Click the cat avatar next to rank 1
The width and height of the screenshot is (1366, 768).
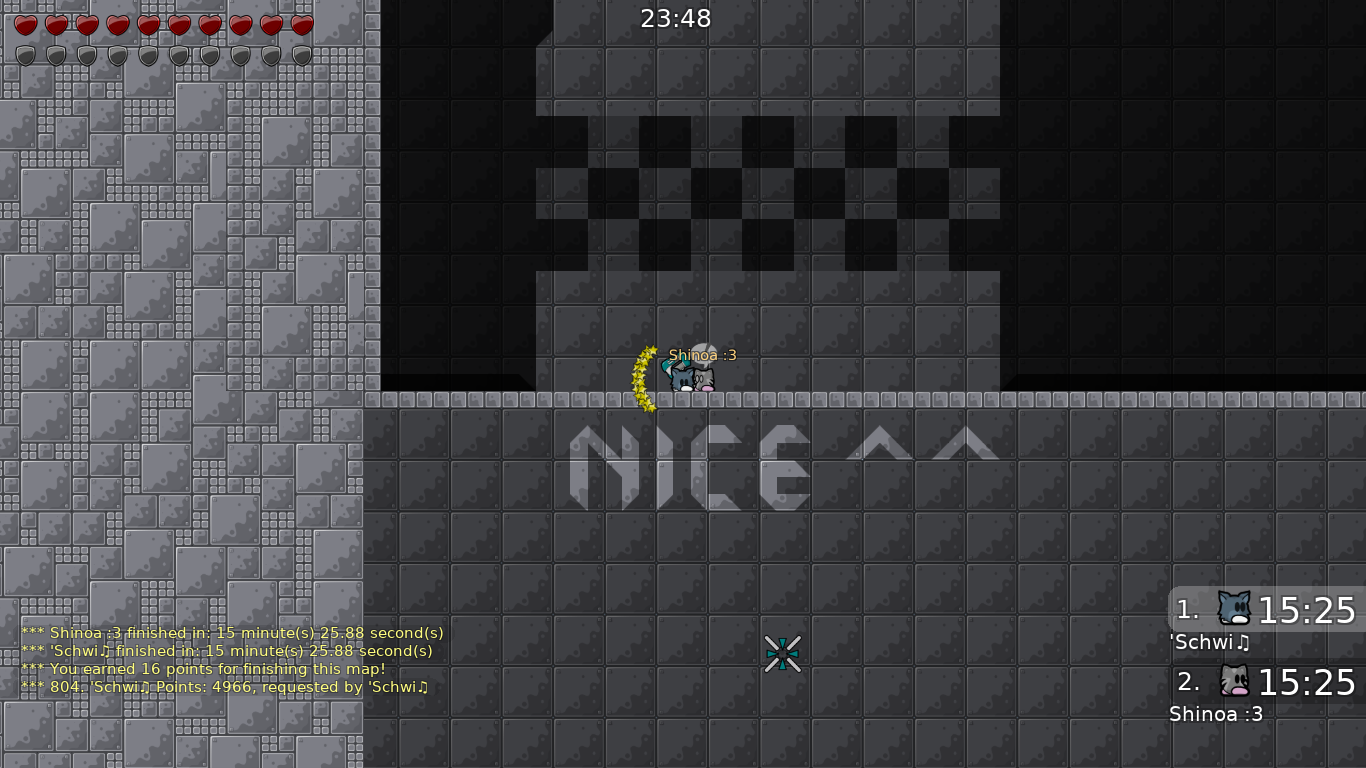(x=1233, y=608)
